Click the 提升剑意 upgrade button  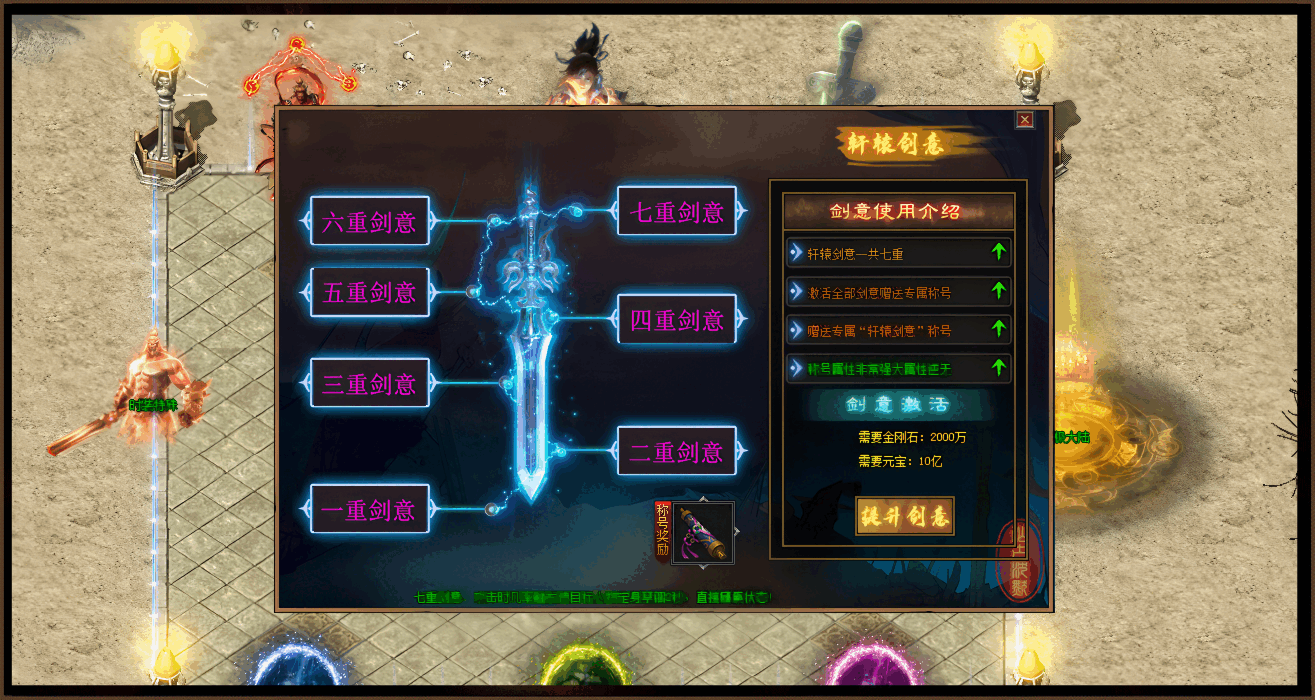tap(904, 516)
